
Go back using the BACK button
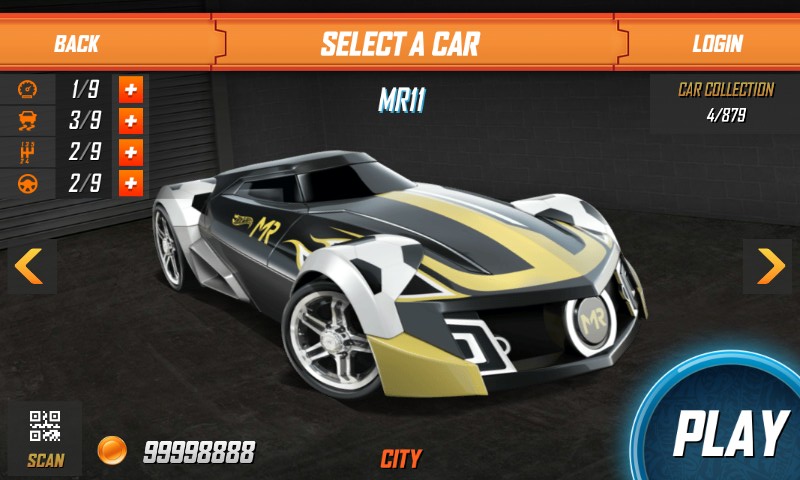click(x=77, y=43)
